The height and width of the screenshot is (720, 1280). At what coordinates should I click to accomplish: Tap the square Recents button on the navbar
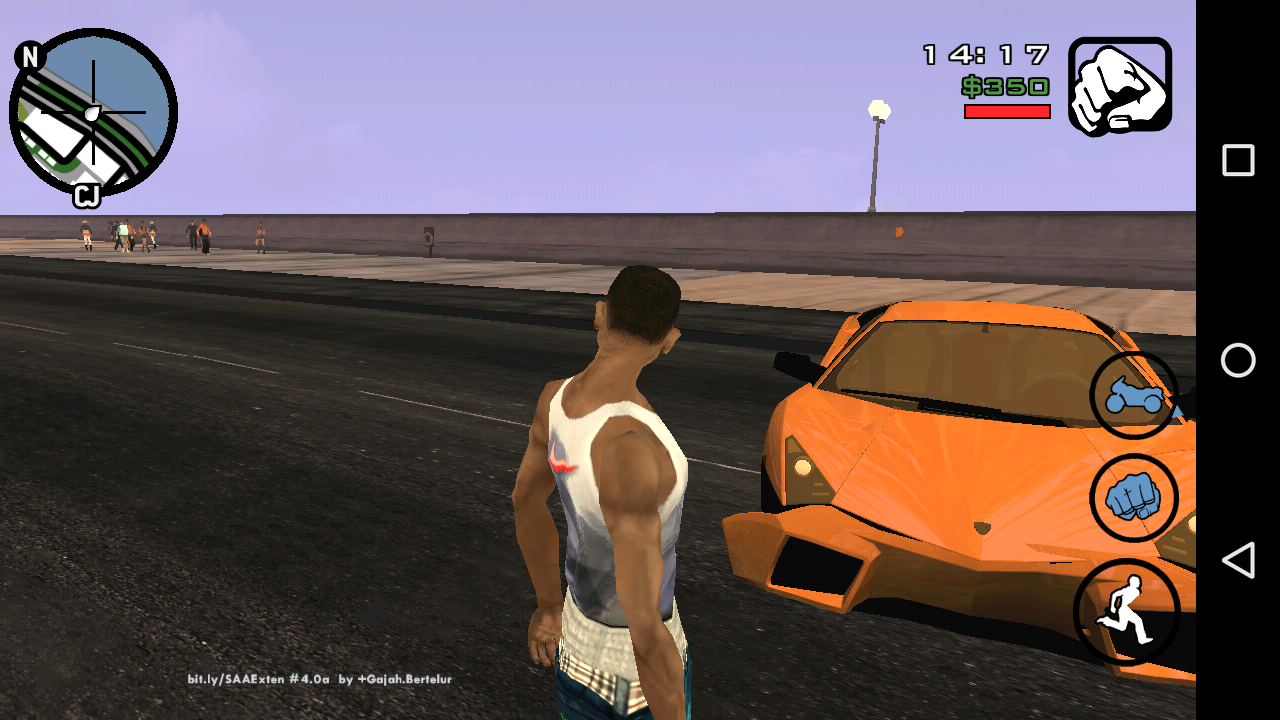[1236, 158]
